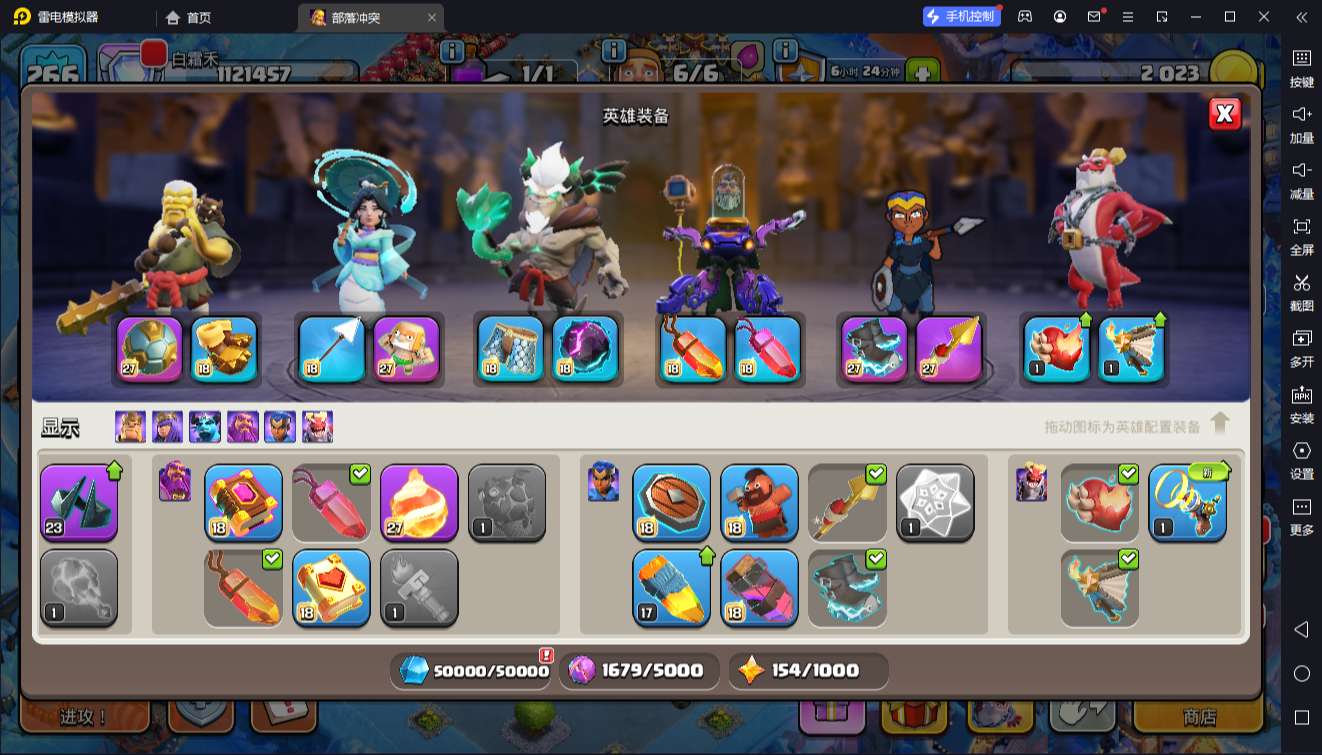Toggle the Barbarian King display filter

point(130,427)
